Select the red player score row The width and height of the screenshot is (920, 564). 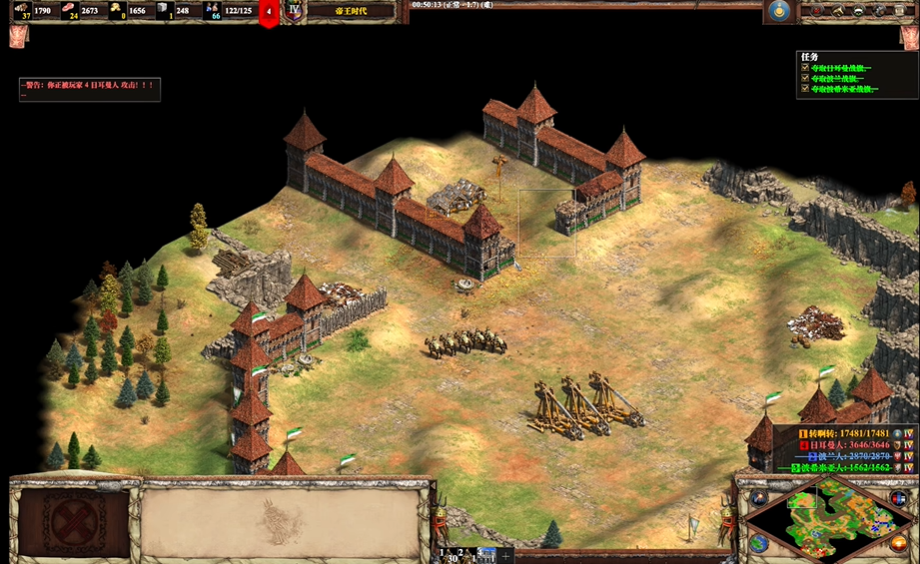(849, 444)
